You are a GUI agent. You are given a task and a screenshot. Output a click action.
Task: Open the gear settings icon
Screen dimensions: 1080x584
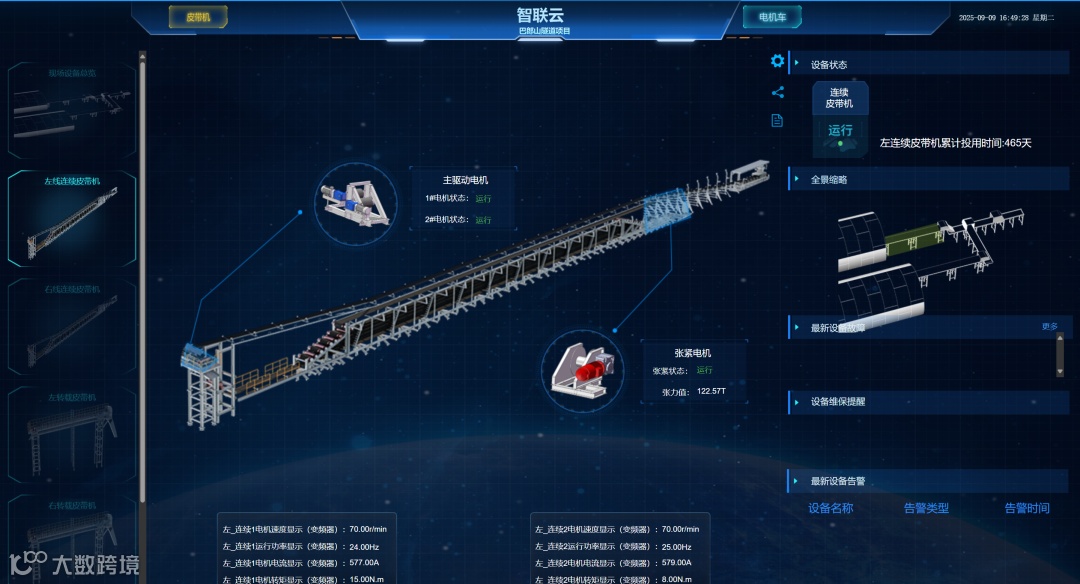point(777,62)
